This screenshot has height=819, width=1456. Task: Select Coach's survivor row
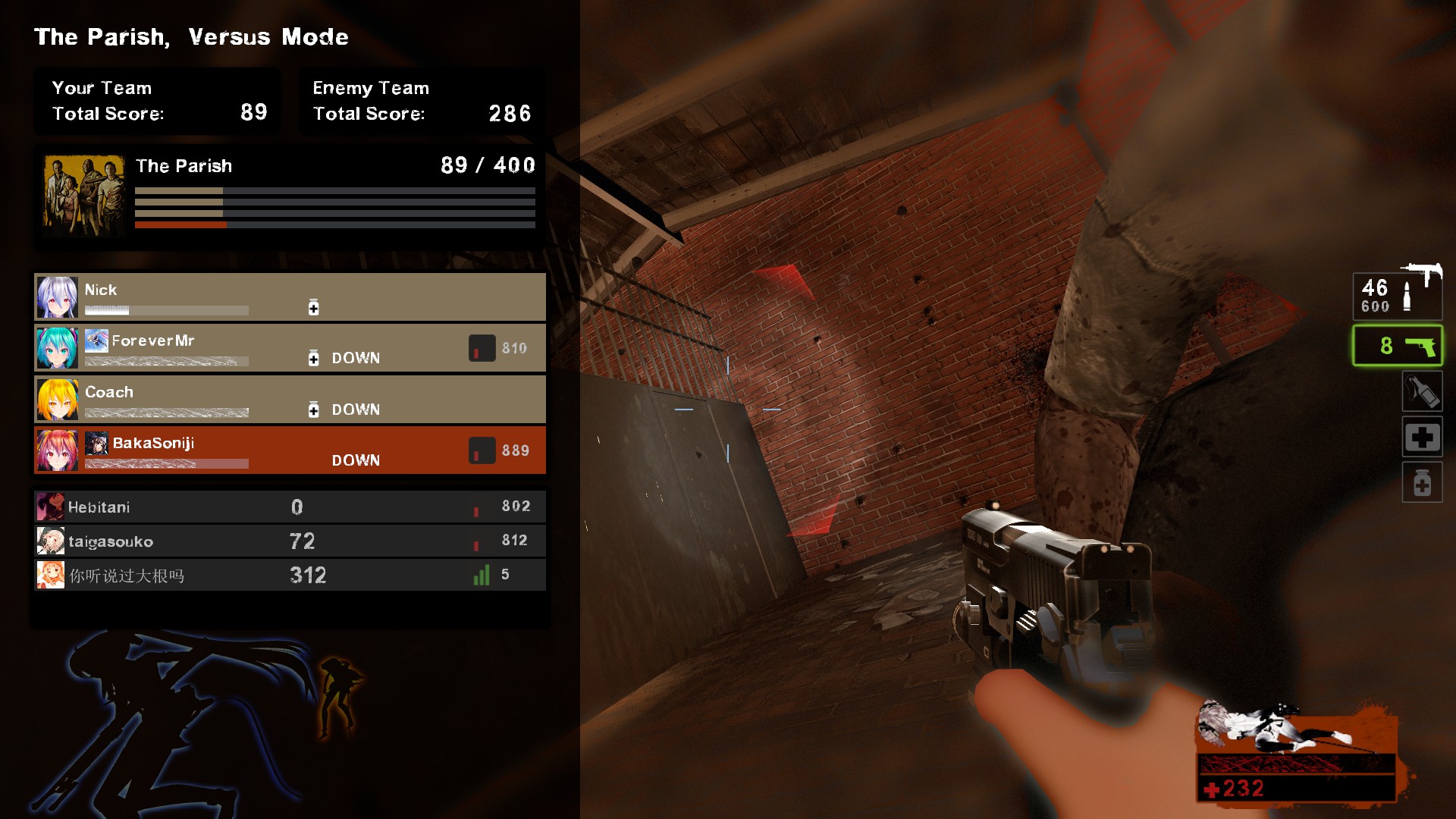coord(290,399)
